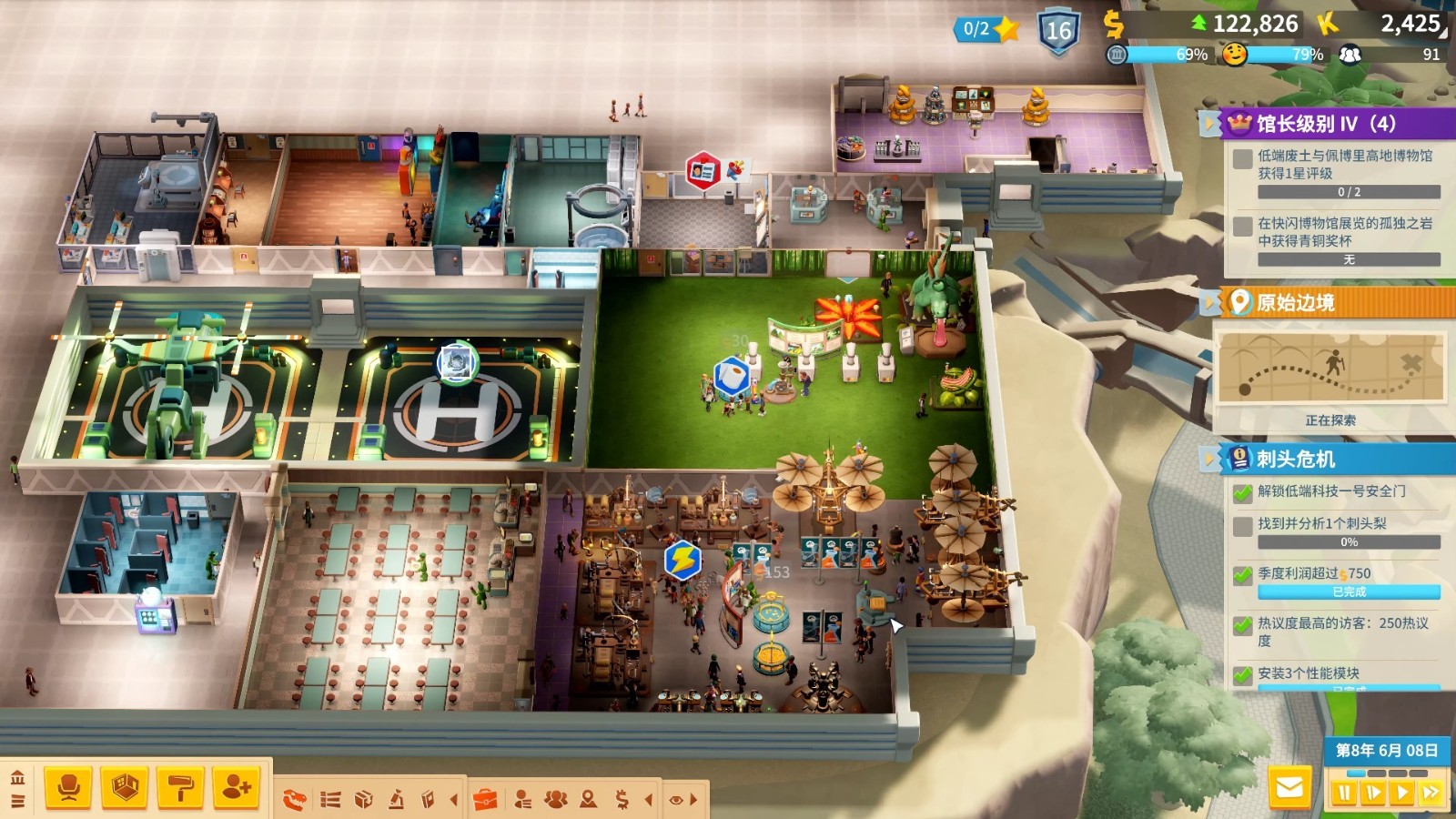Click the level 16 shield badge

pos(1058,31)
